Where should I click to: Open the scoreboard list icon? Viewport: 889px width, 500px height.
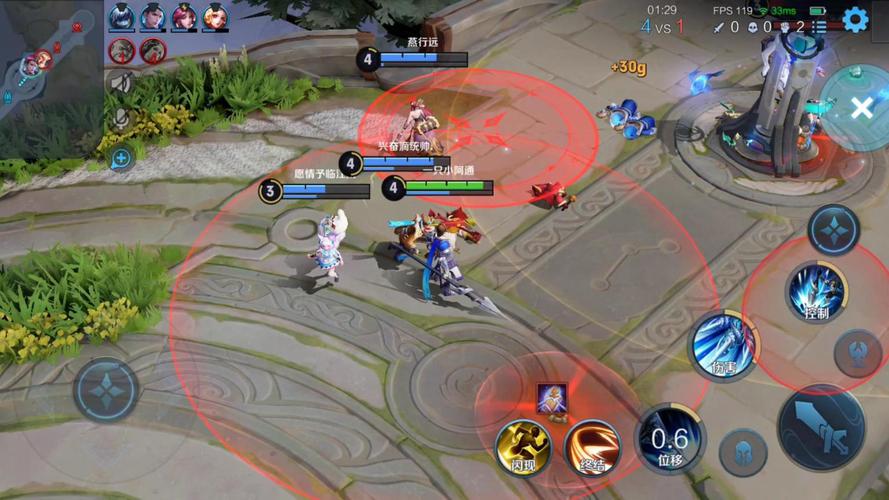[819, 27]
